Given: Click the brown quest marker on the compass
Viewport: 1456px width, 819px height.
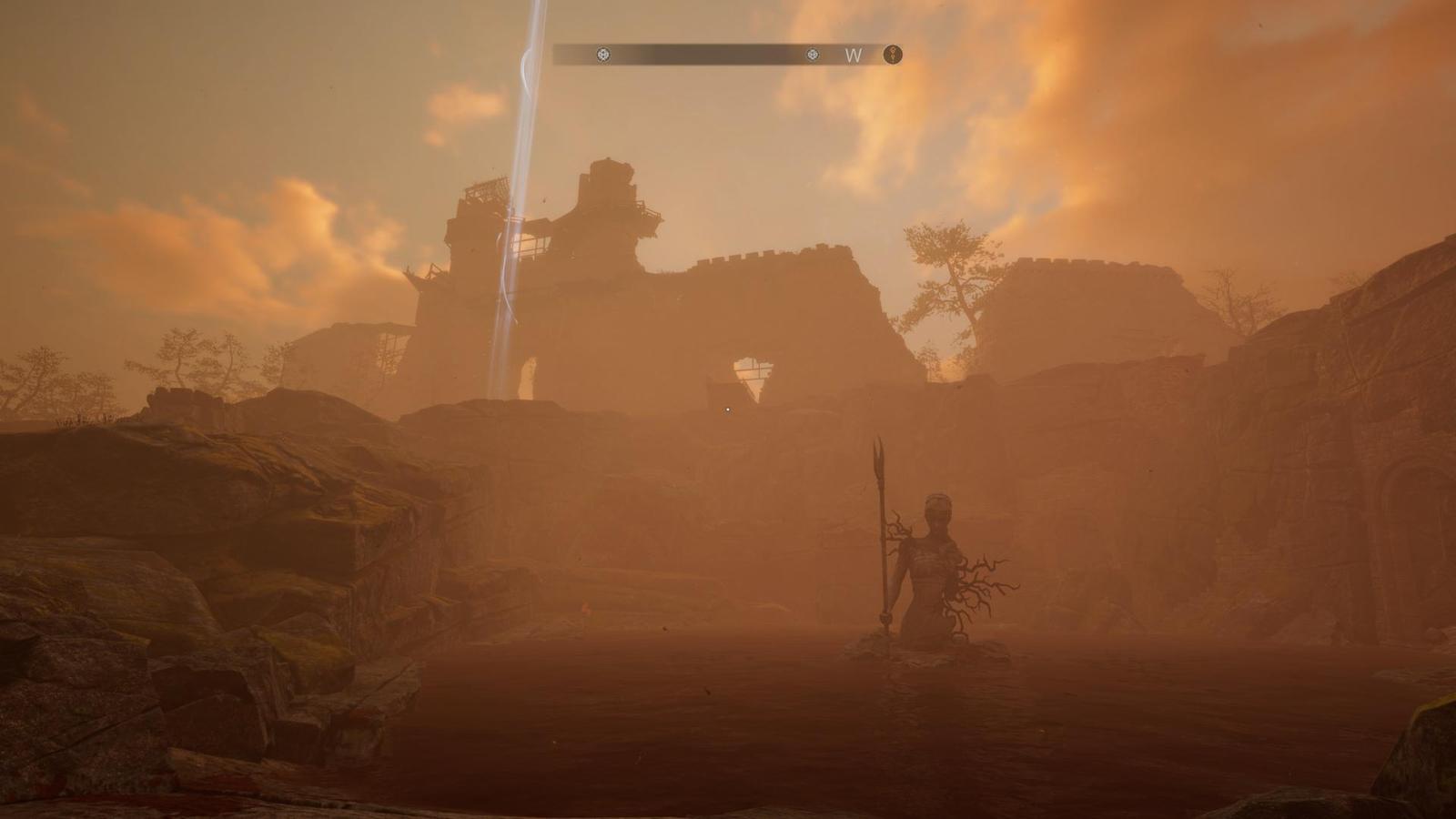Looking at the screenshot, I should (x=894, y=55).
